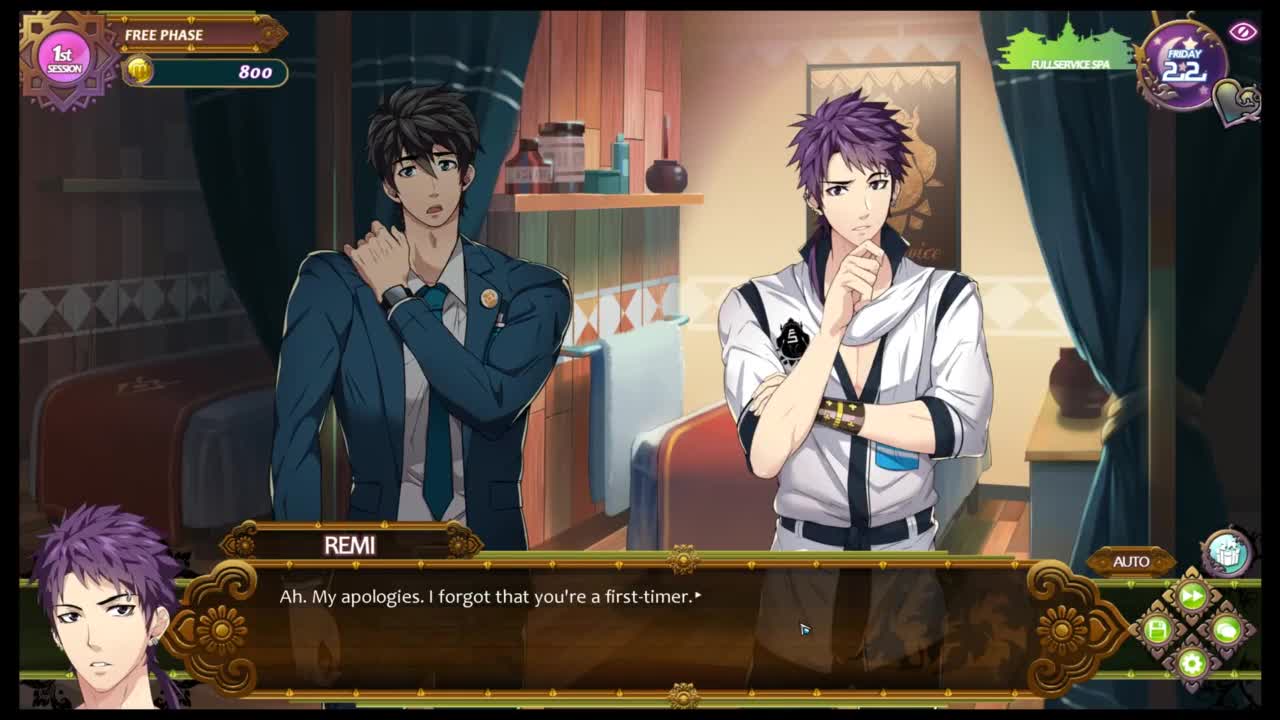Click the Friday 22 calendar badge
This screenshot has height=720, width=1280.
pyautogui.click(x=1183, y=65)
